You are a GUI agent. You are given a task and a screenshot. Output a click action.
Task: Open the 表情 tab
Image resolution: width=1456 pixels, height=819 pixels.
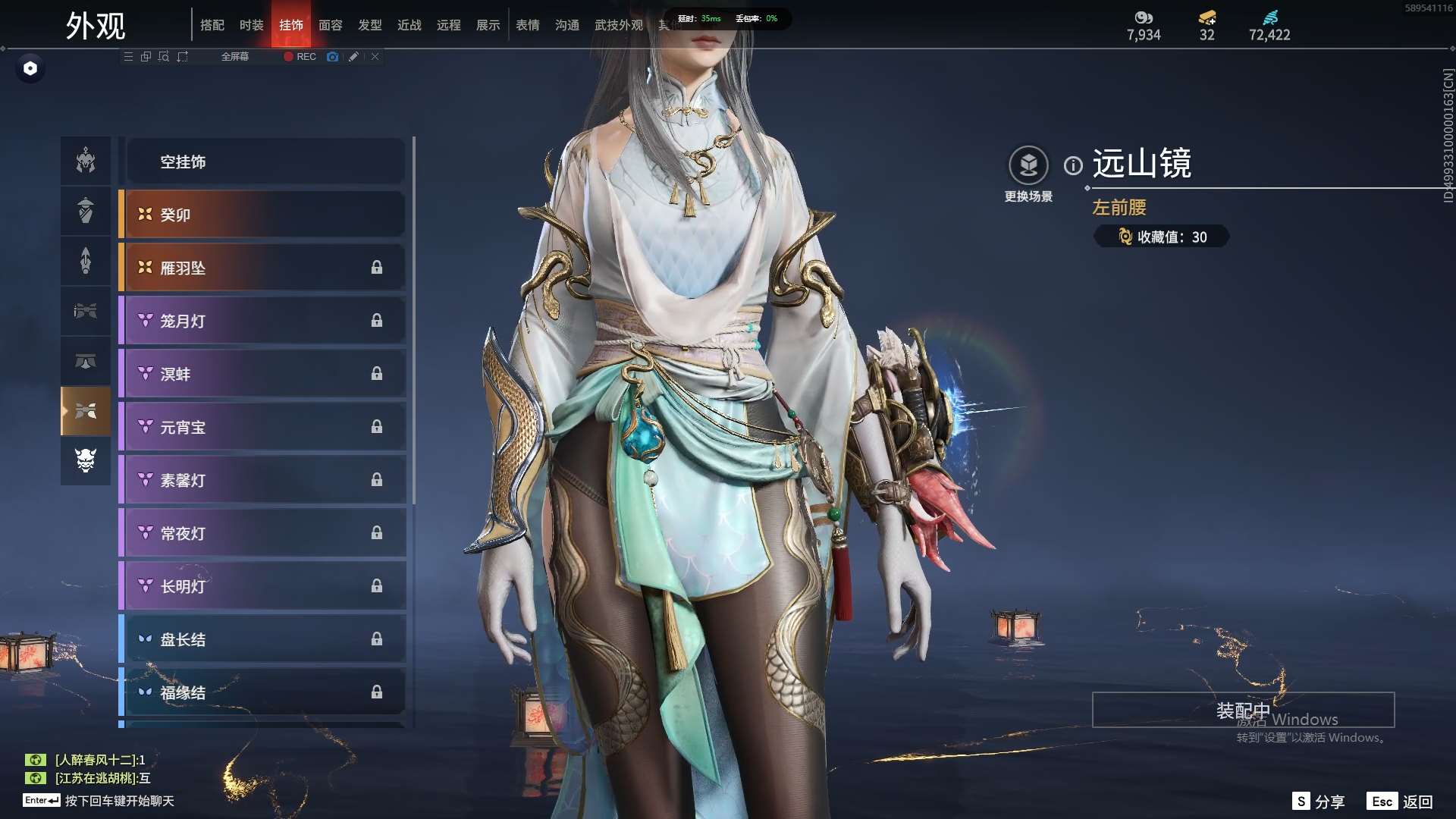click(x=527, y=25)
